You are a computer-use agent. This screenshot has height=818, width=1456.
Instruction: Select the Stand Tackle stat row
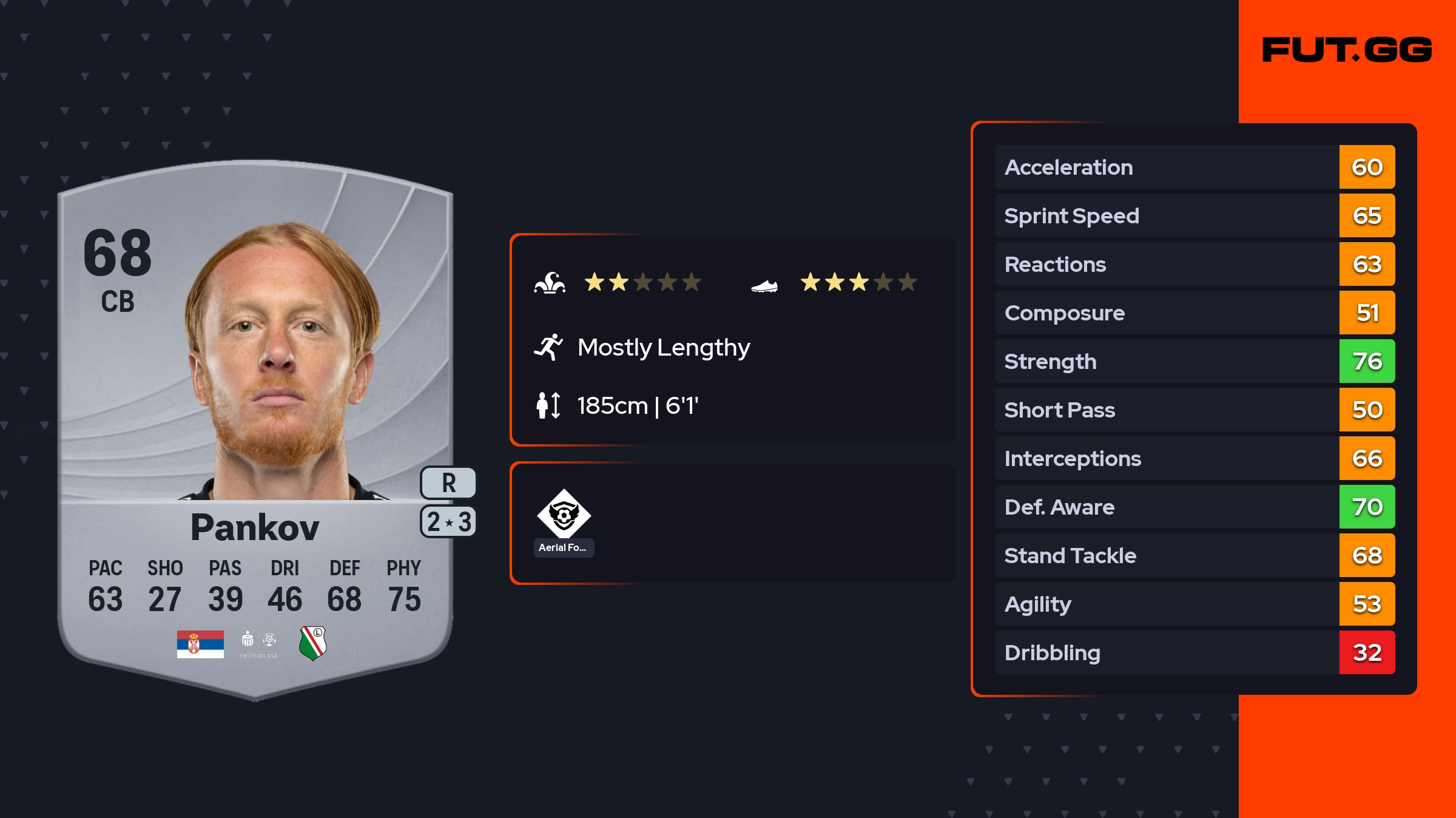click(x=1194, y=555)
